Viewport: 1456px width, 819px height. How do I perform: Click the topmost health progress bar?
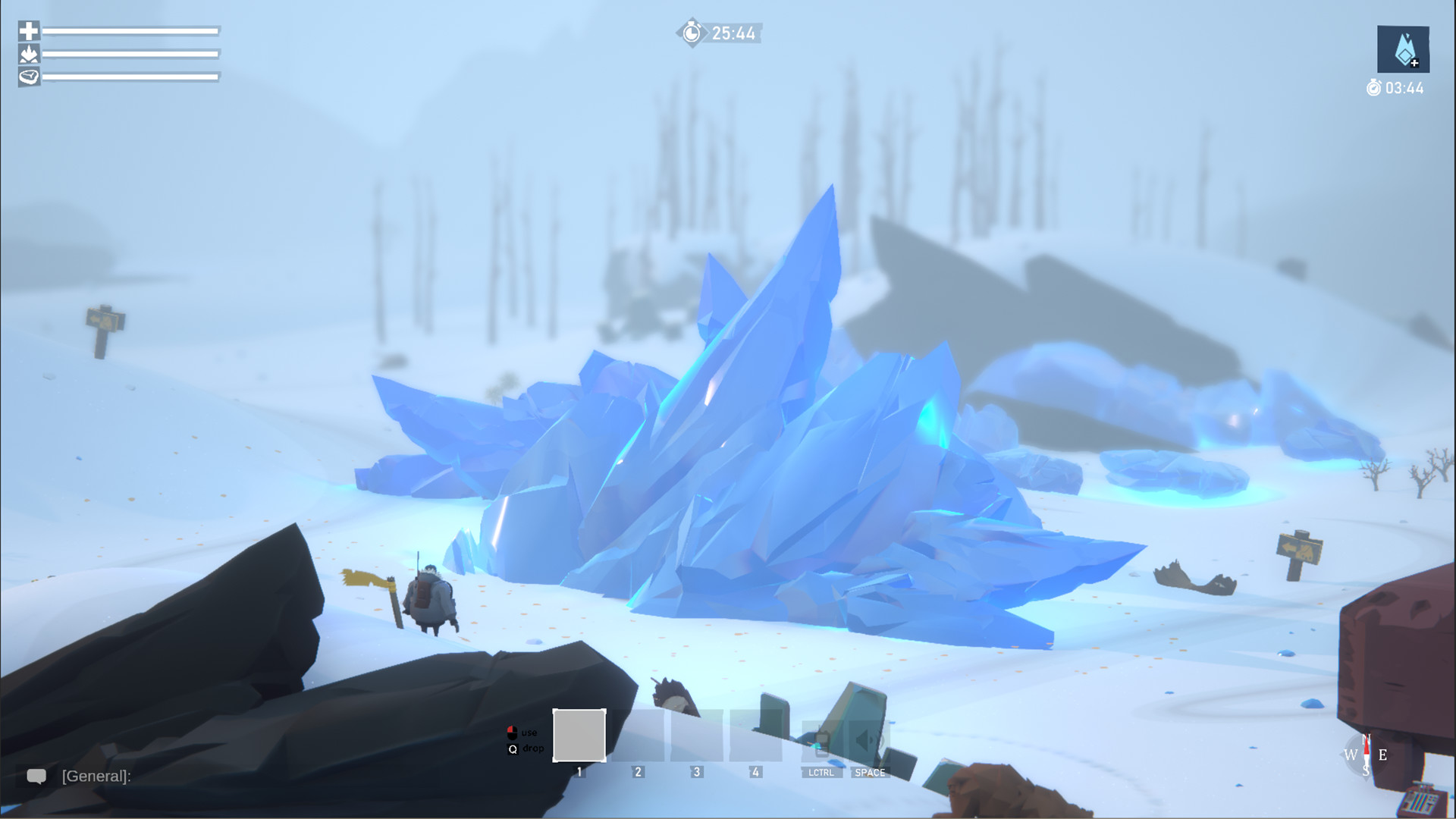pyautogui.click(x=129, y=31)
